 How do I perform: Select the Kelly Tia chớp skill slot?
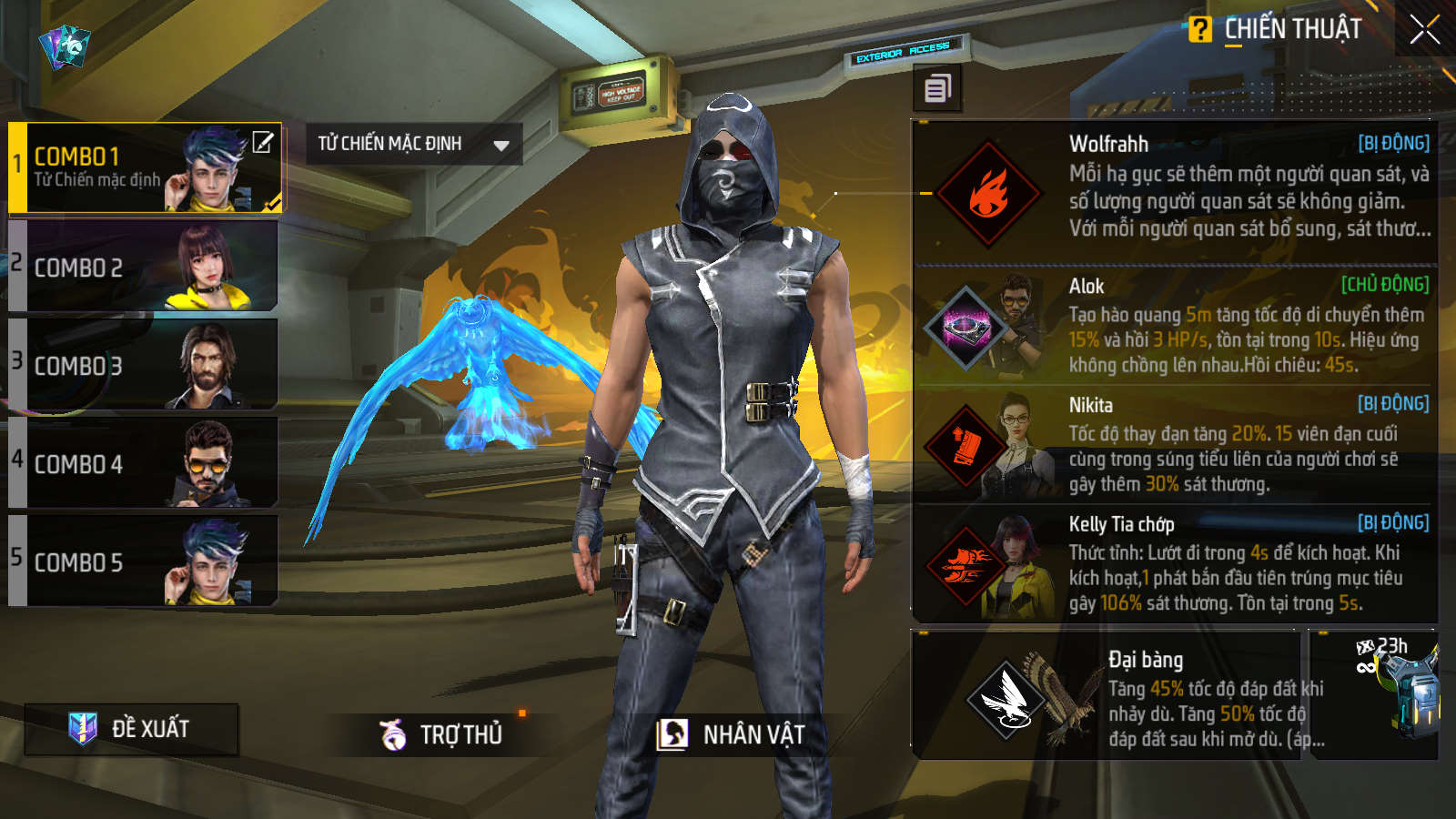click(x=1174, y=564)
